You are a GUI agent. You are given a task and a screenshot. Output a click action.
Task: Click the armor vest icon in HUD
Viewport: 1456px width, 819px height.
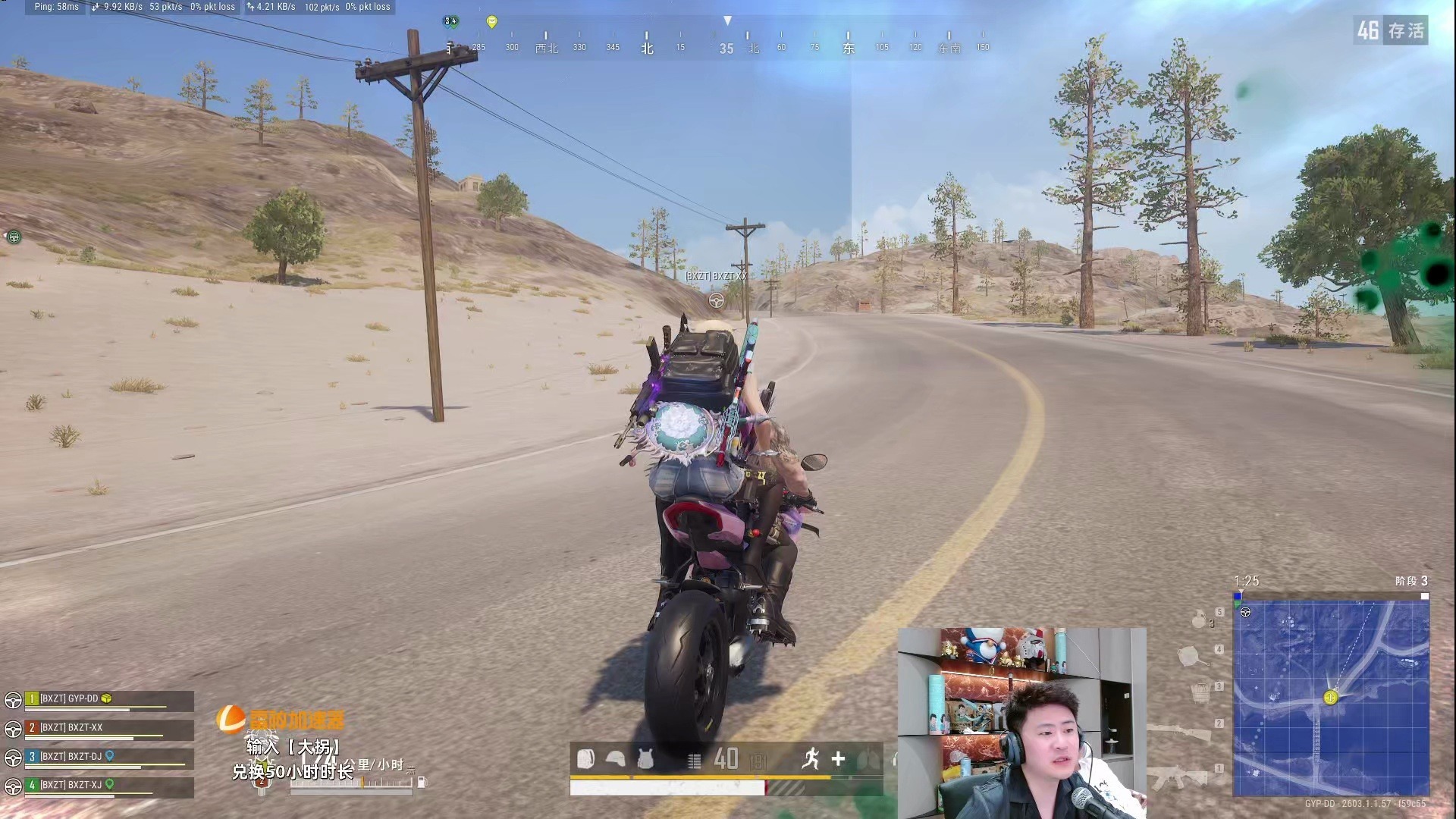[x=645, y=758]
